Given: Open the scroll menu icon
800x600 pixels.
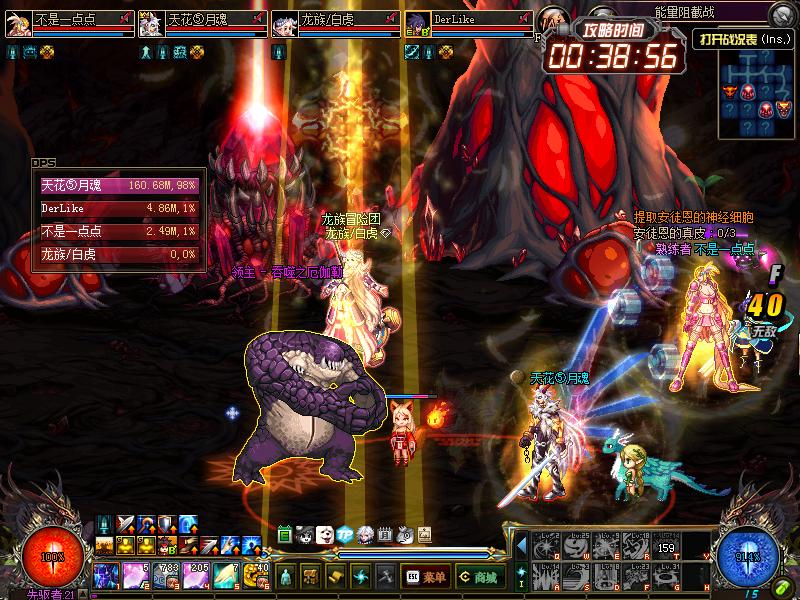Looking at the screenshot, I should [x=335, y=577].
